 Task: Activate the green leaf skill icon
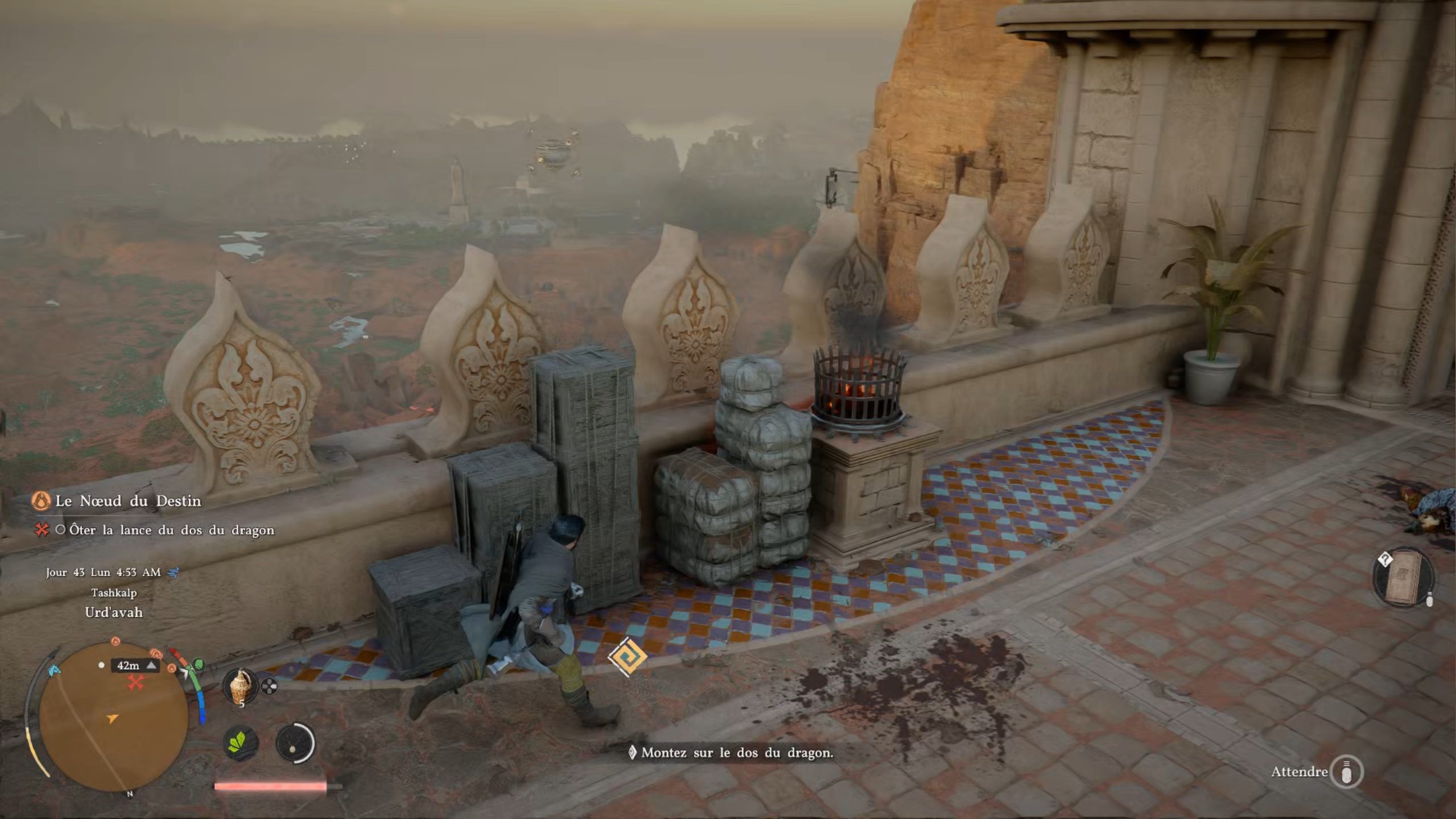(240, 743)
